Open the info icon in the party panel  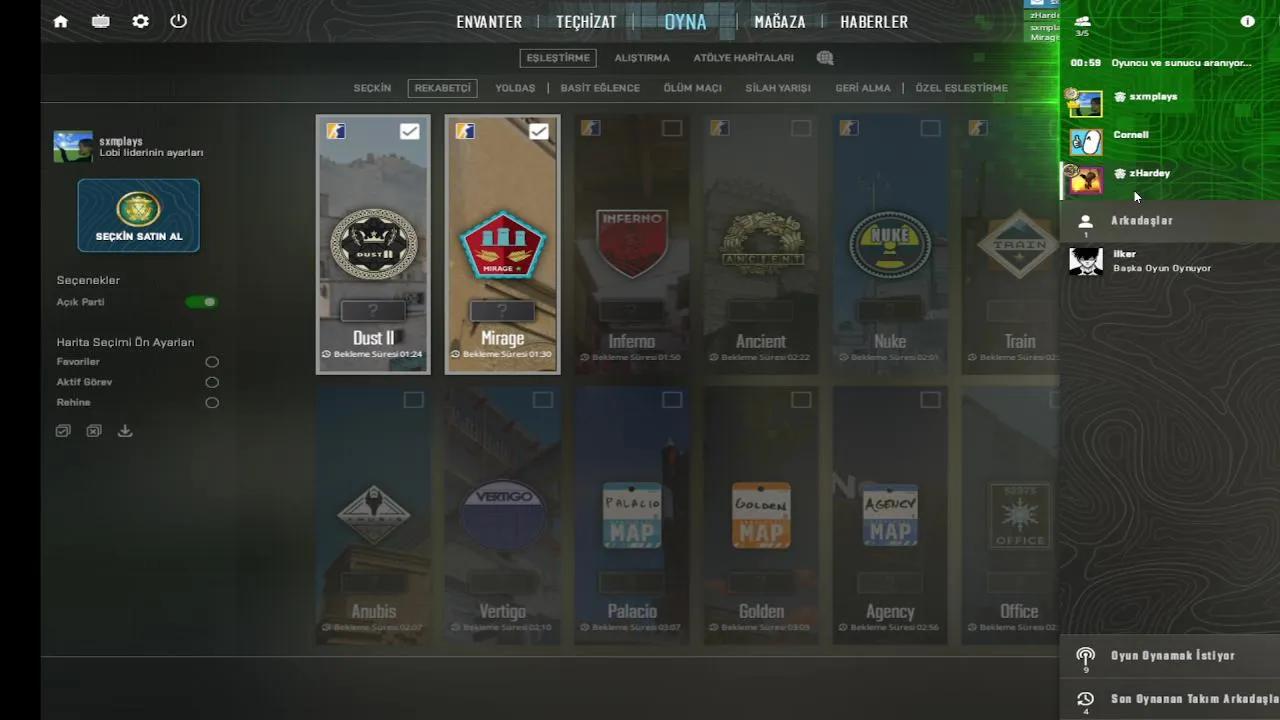pyautogui.click(x=1247, y=21)
